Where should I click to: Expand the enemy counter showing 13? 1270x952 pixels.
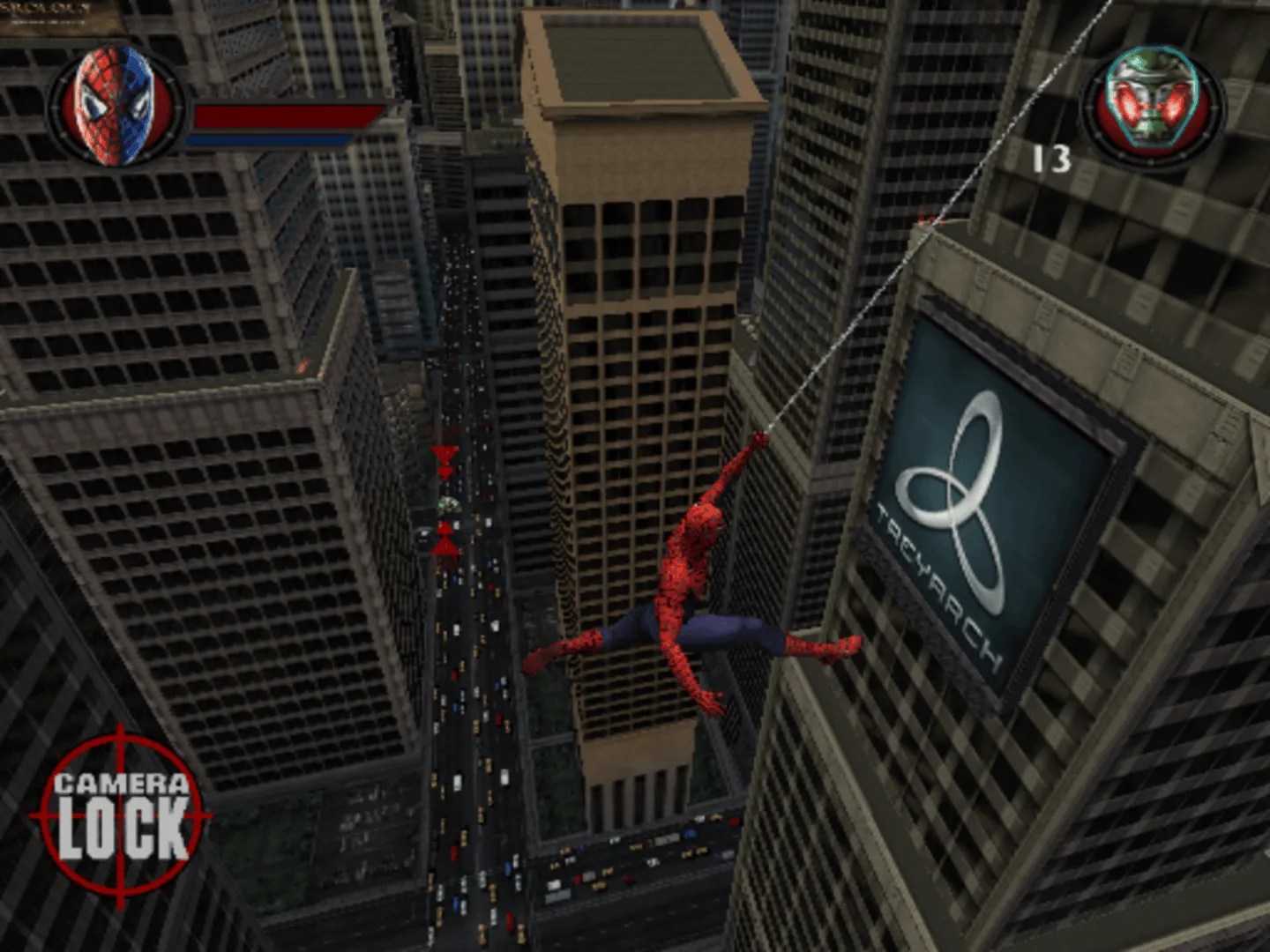pos(1052,158)
